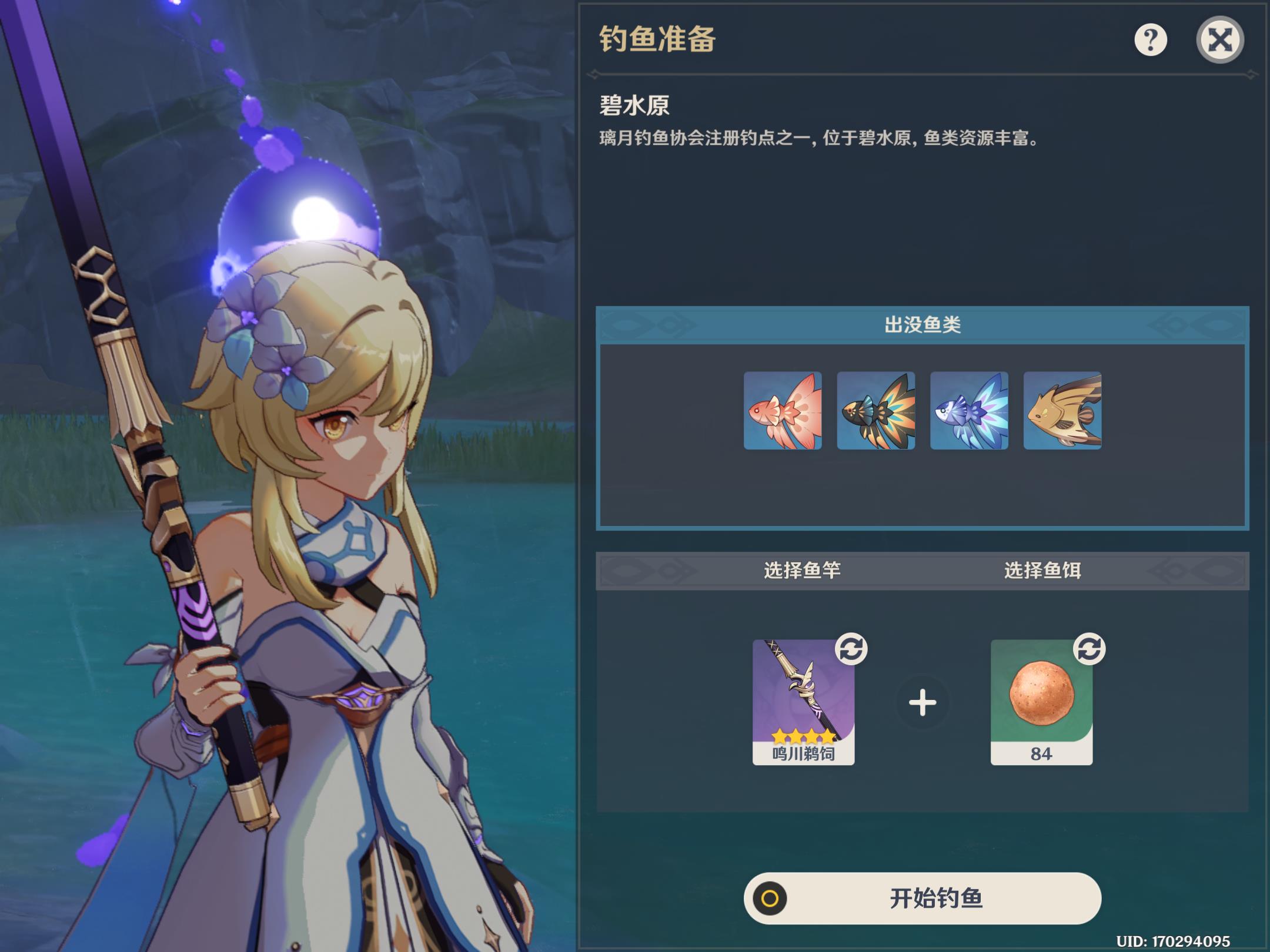Start fishing with the 开始钓鱼 button
The width and height of the screenshot is (1270, 952).
[922, 898]
